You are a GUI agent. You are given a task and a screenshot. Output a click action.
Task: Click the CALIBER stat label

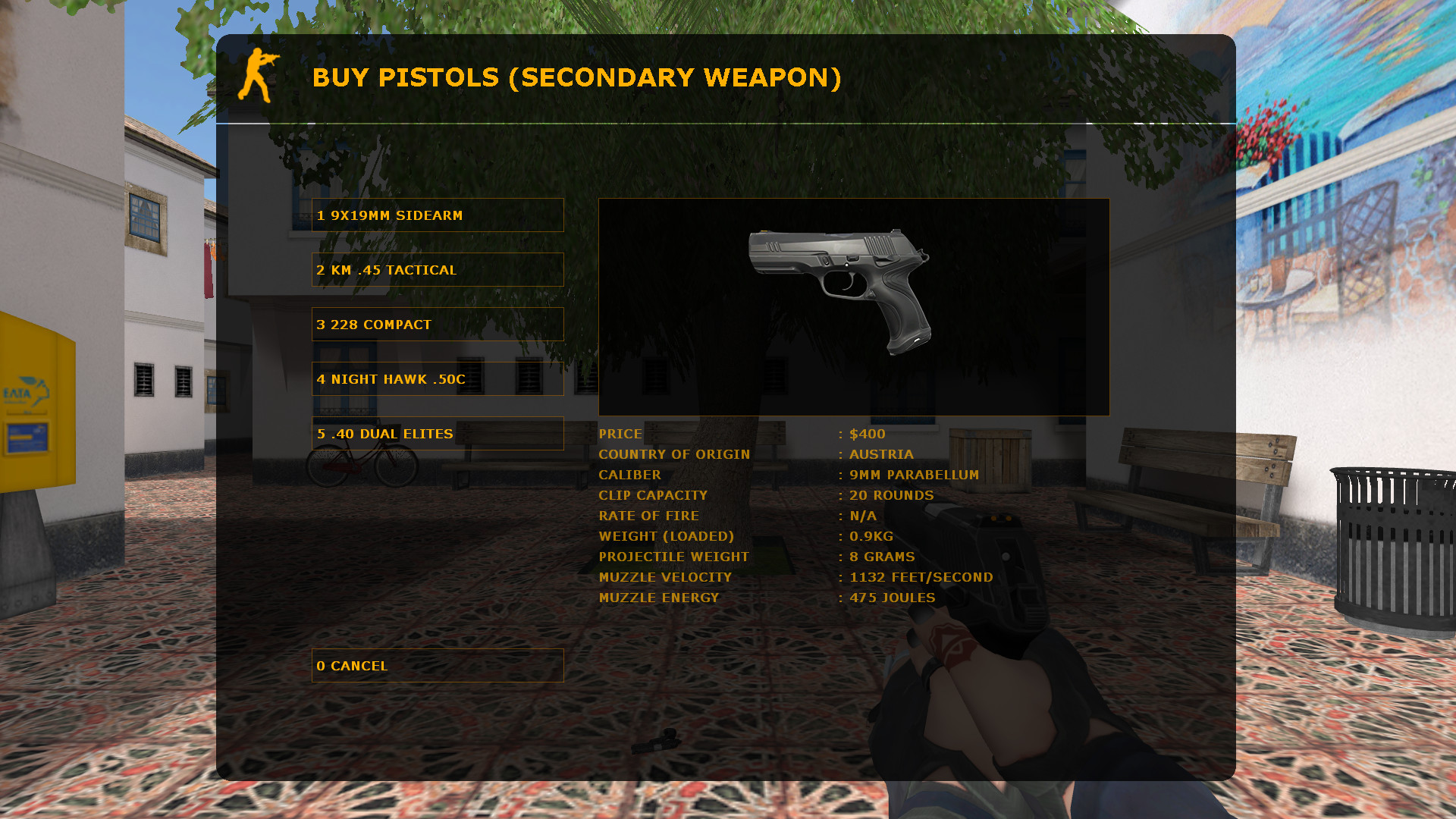pyautogui.click(x=630, y=475)
